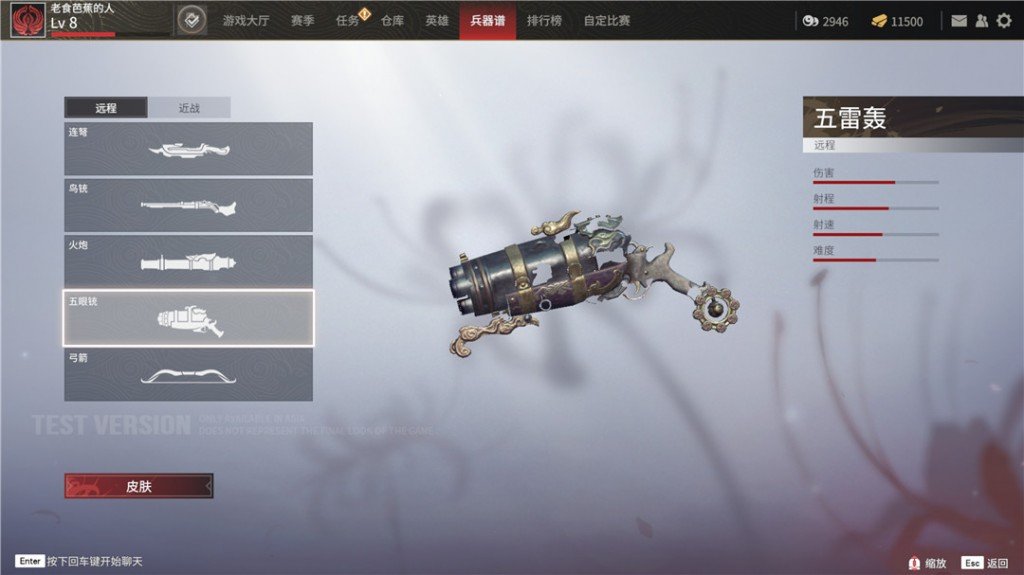The width and height of the screenshot is (1024, 575).
Task: Open the 任务 quests tab
Action: coord(348,21)
